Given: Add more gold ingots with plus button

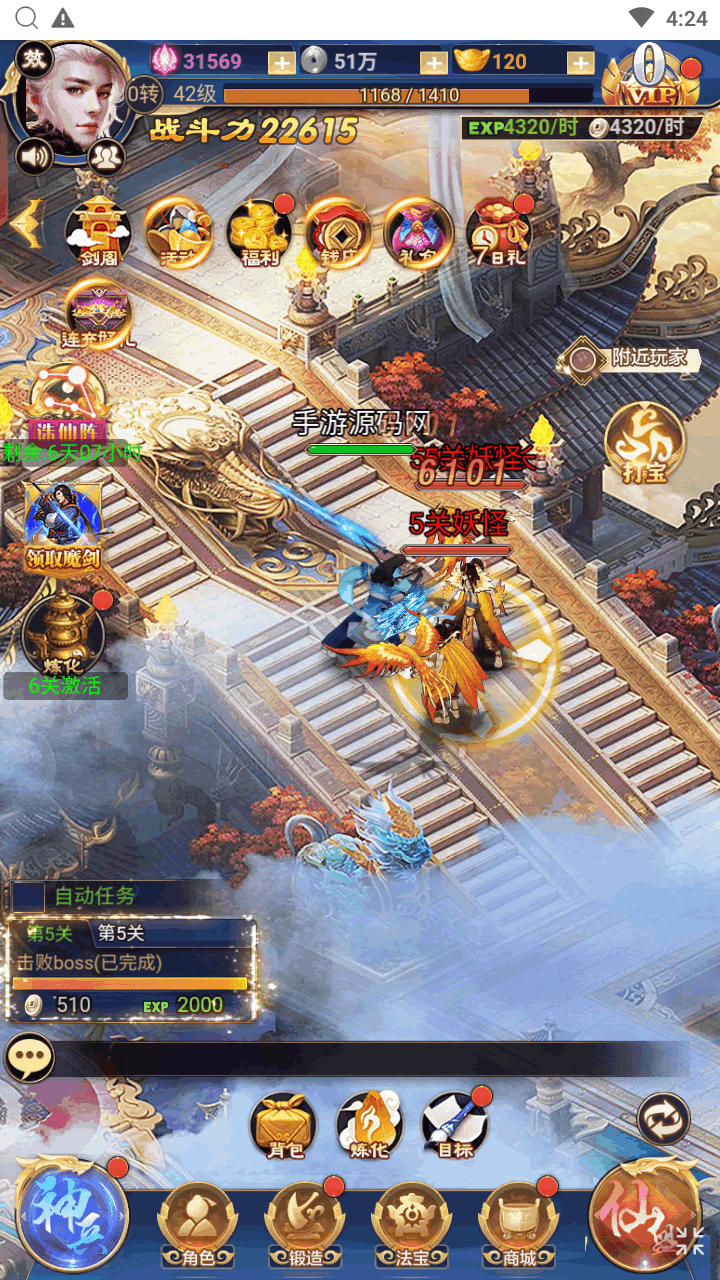Looking at the screenshot, I should (581, 62).
